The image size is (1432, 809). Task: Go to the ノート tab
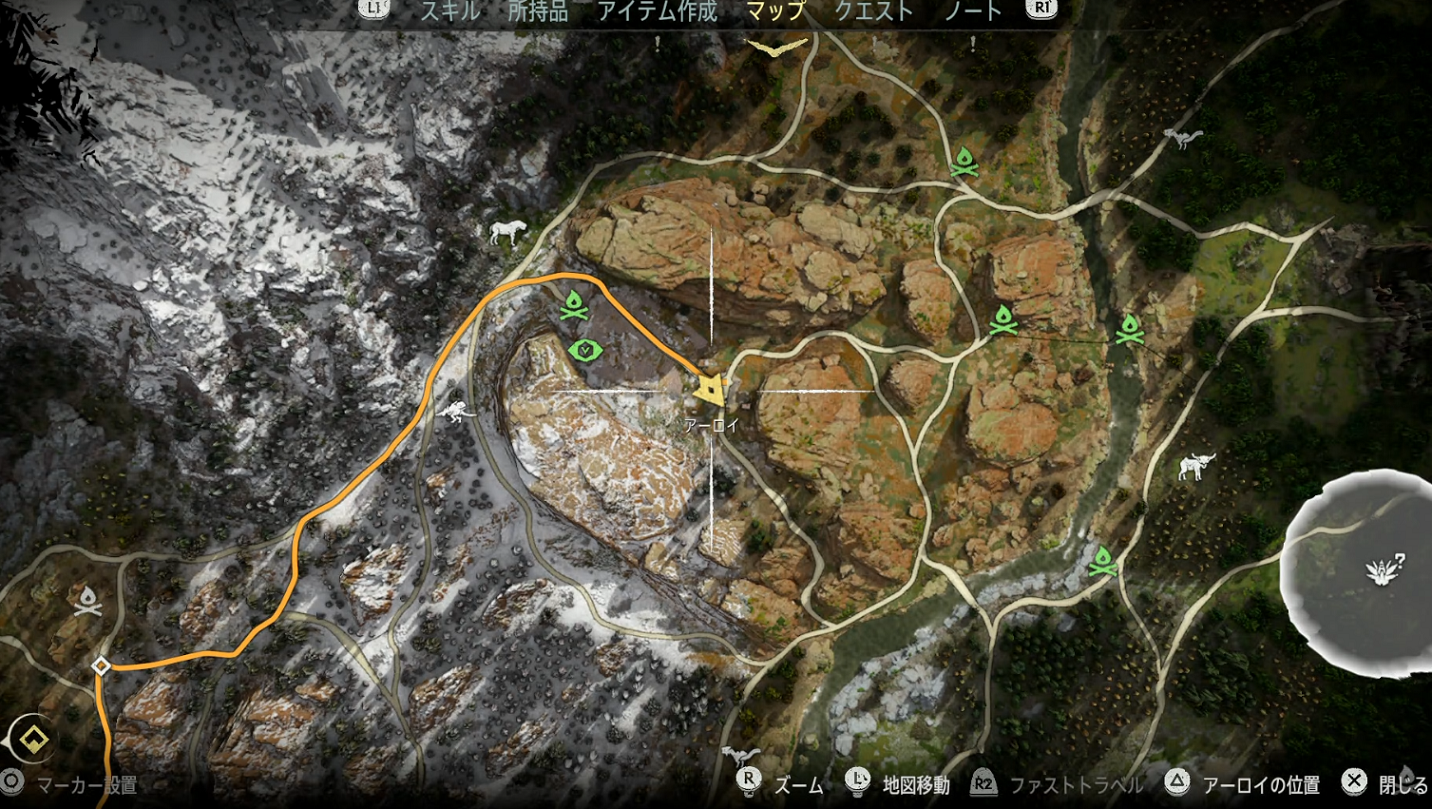[973, 11]
